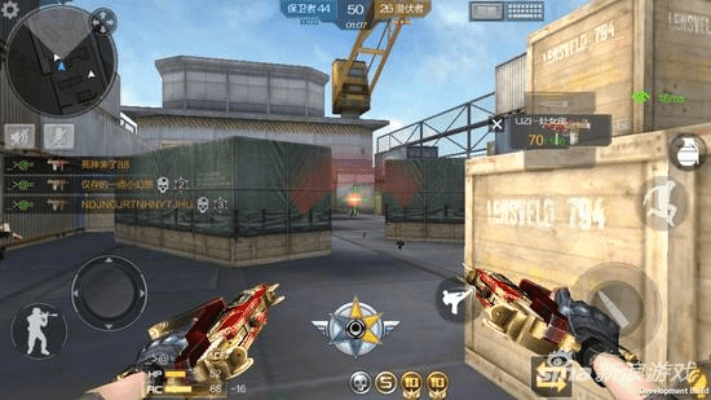The image size is (711, 400).
Task: Select the UZI weapon card
Action: [x=558, y=130]
